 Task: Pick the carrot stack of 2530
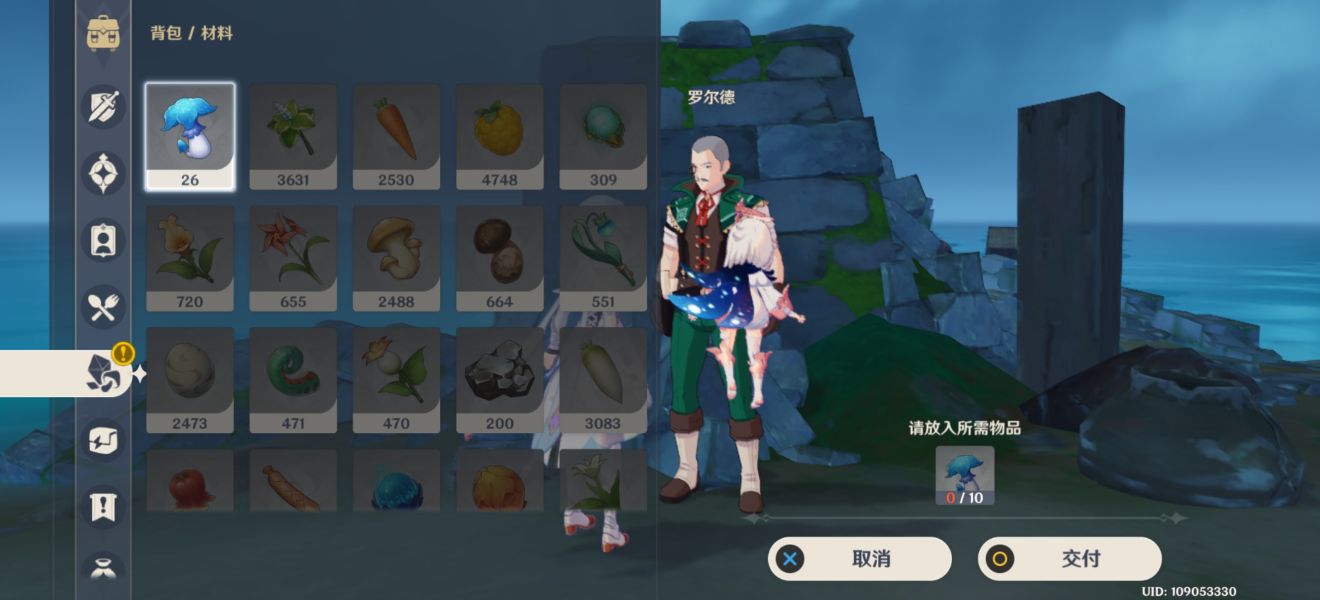(396, 135)
